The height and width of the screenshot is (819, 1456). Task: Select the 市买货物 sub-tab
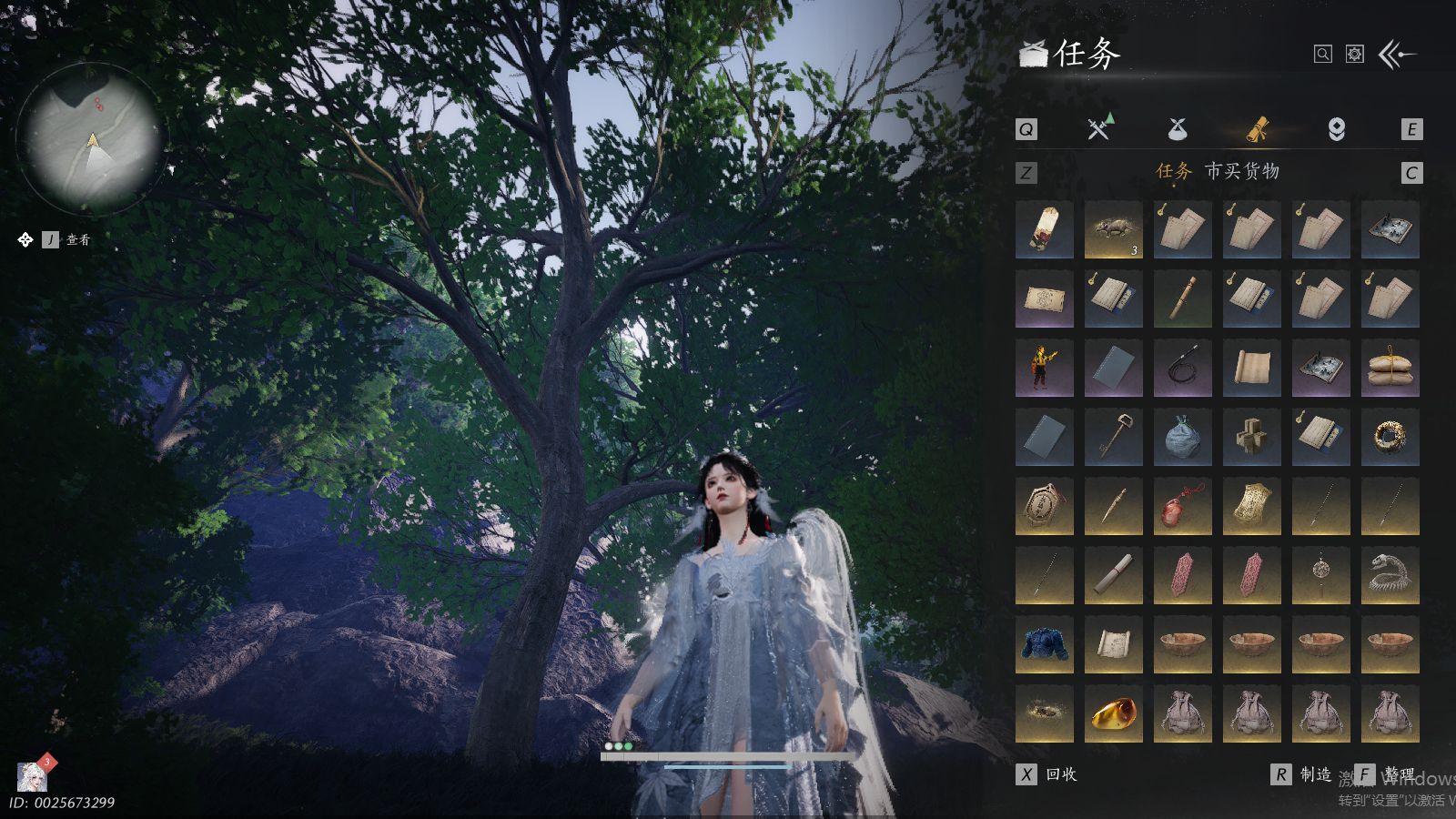click(x=1242, y=171)
